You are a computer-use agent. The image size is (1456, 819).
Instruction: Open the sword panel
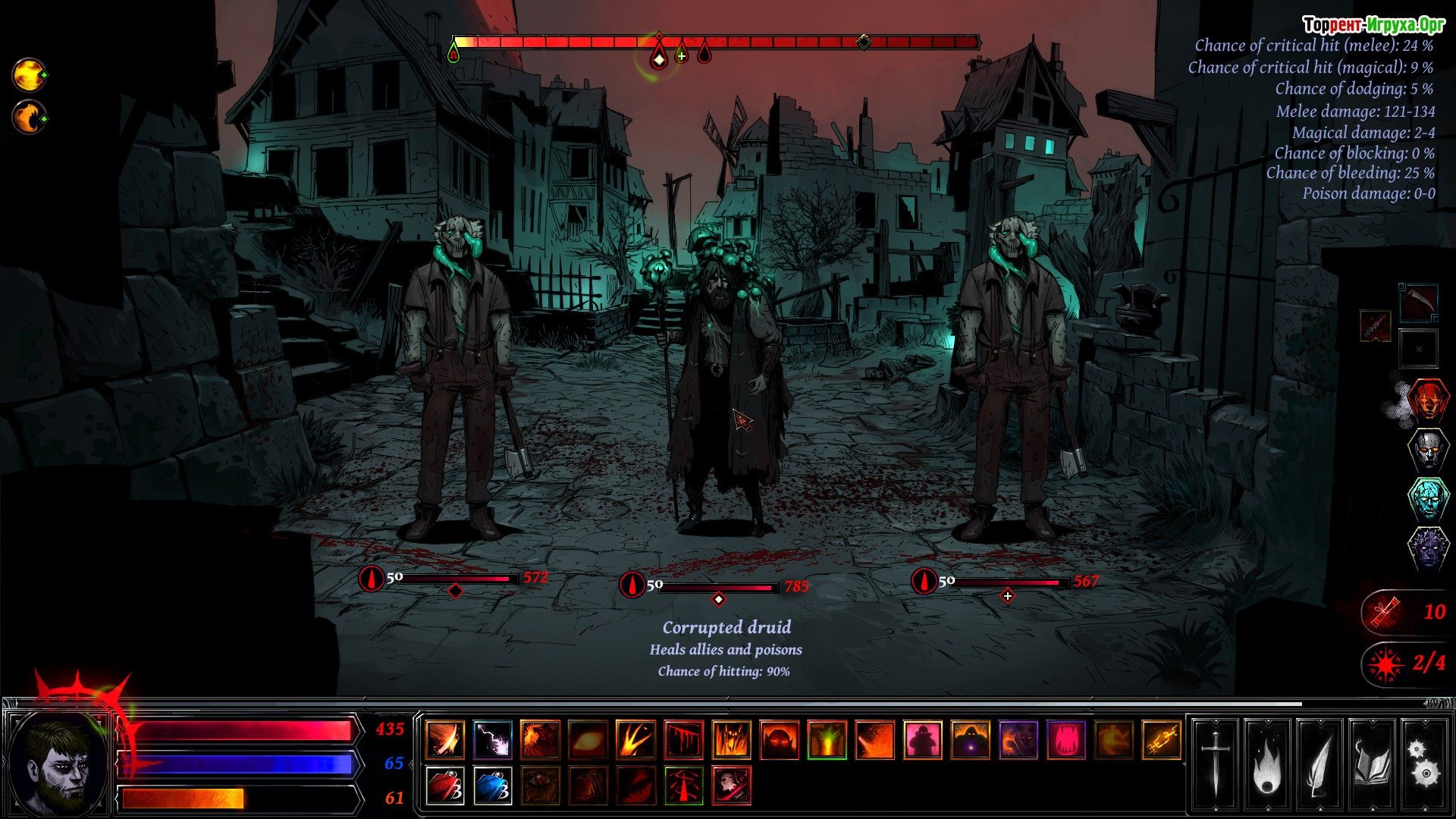point(1216,764)
